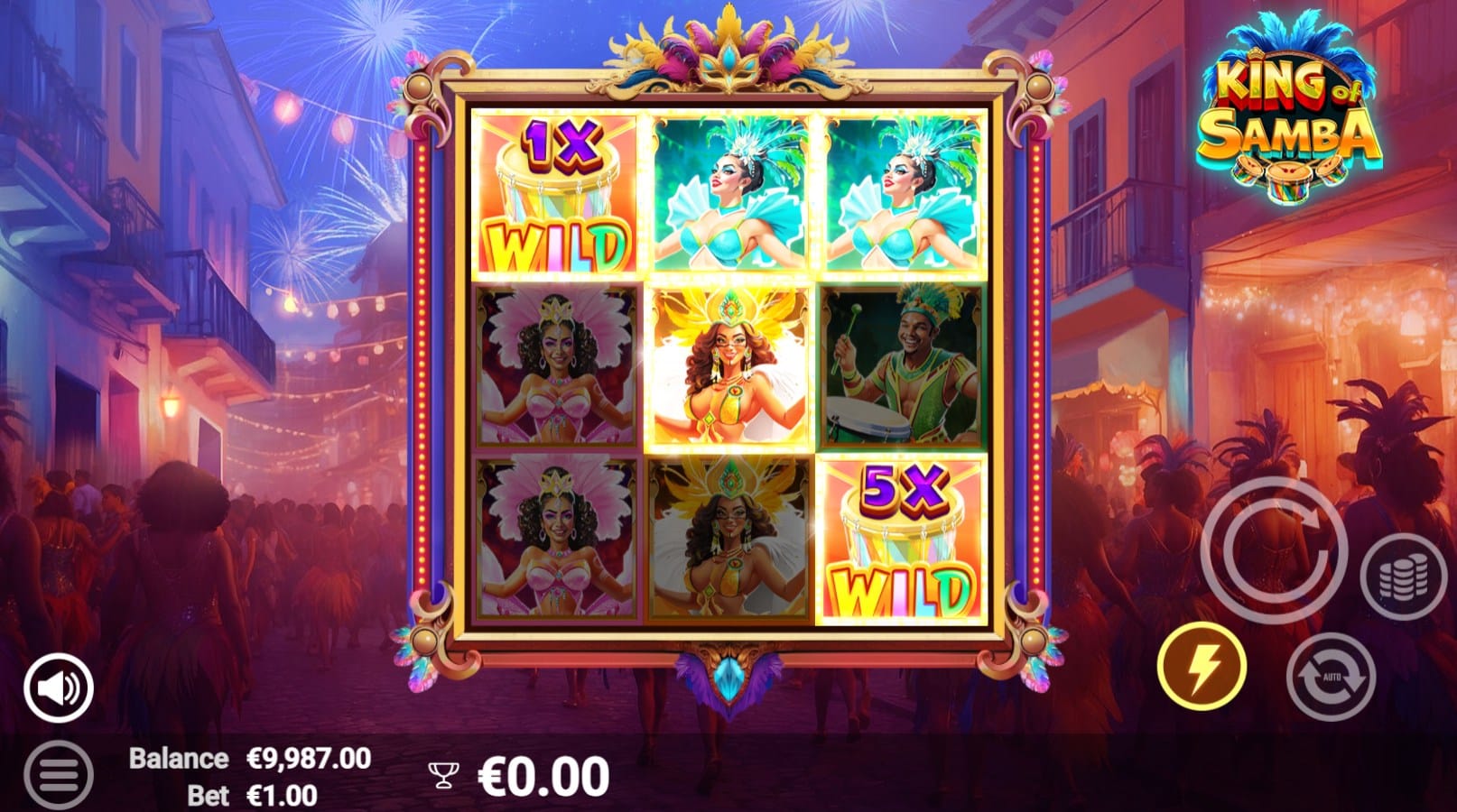The height and width of the screenshot is (812, 1457).
Task: Open the hamburger game menu
Action: 59,775
